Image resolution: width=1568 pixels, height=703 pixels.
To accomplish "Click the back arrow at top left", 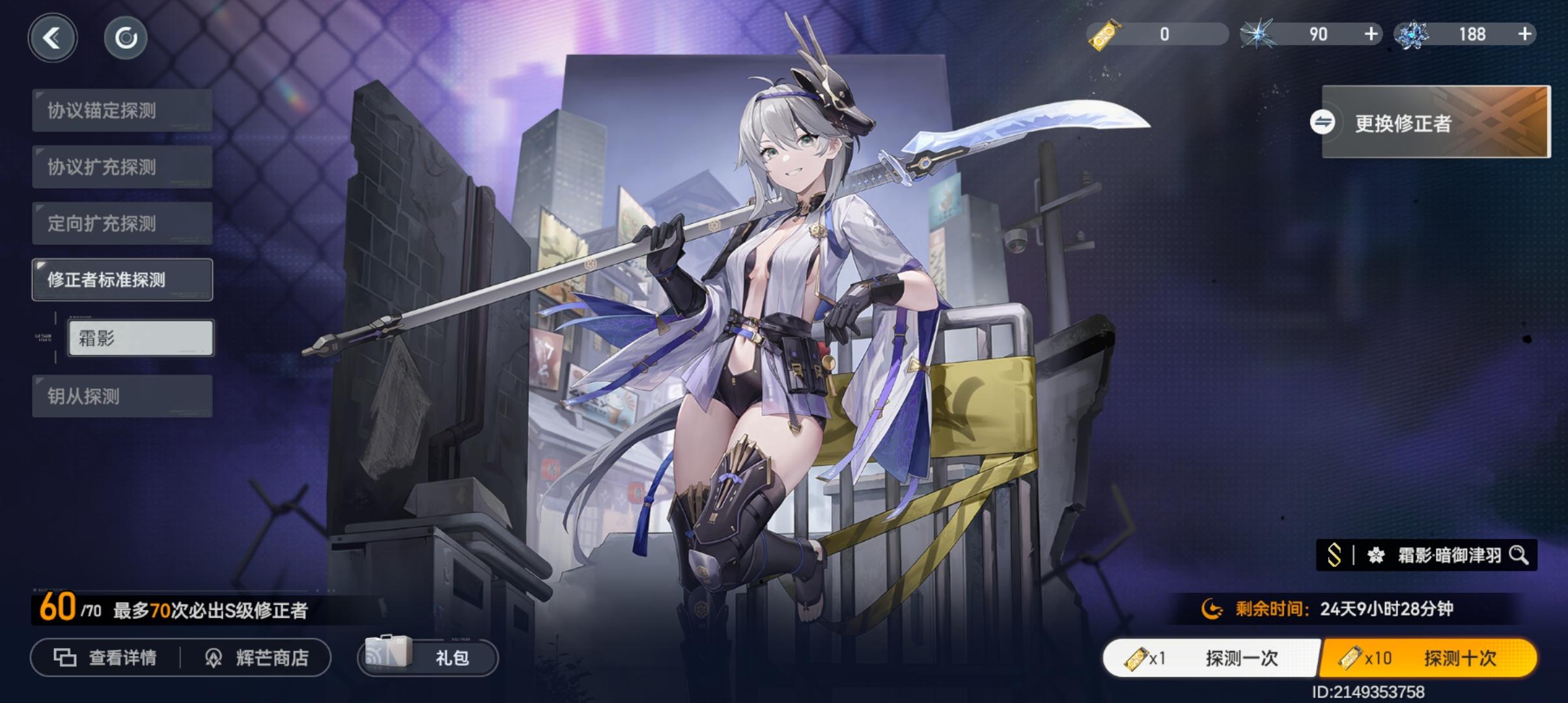I will tap(53, 37).
